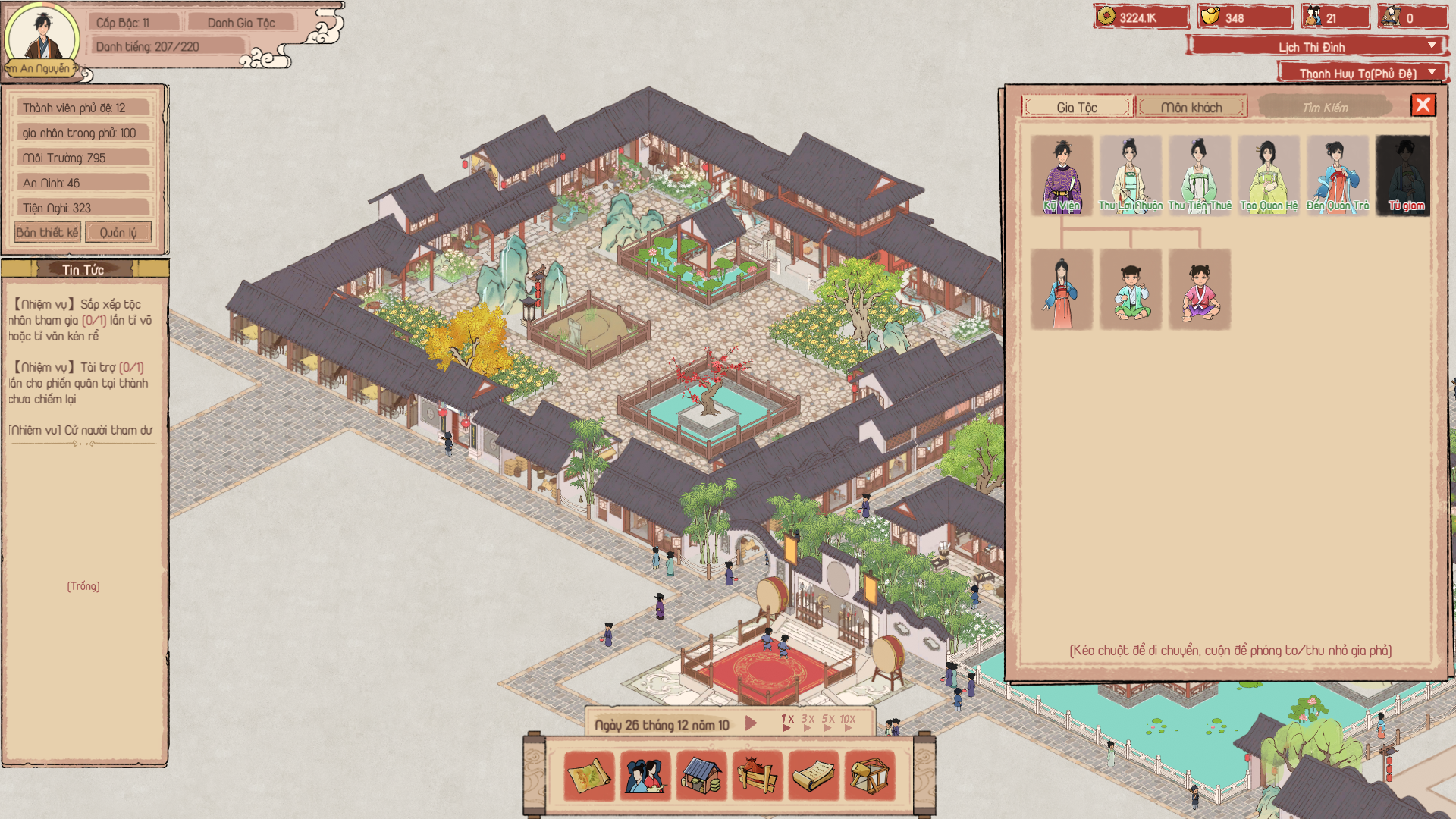Select the Tạo Quan Hệ portrait
The height and width of the screenshot is (819, 1456).
(1269, 175)
